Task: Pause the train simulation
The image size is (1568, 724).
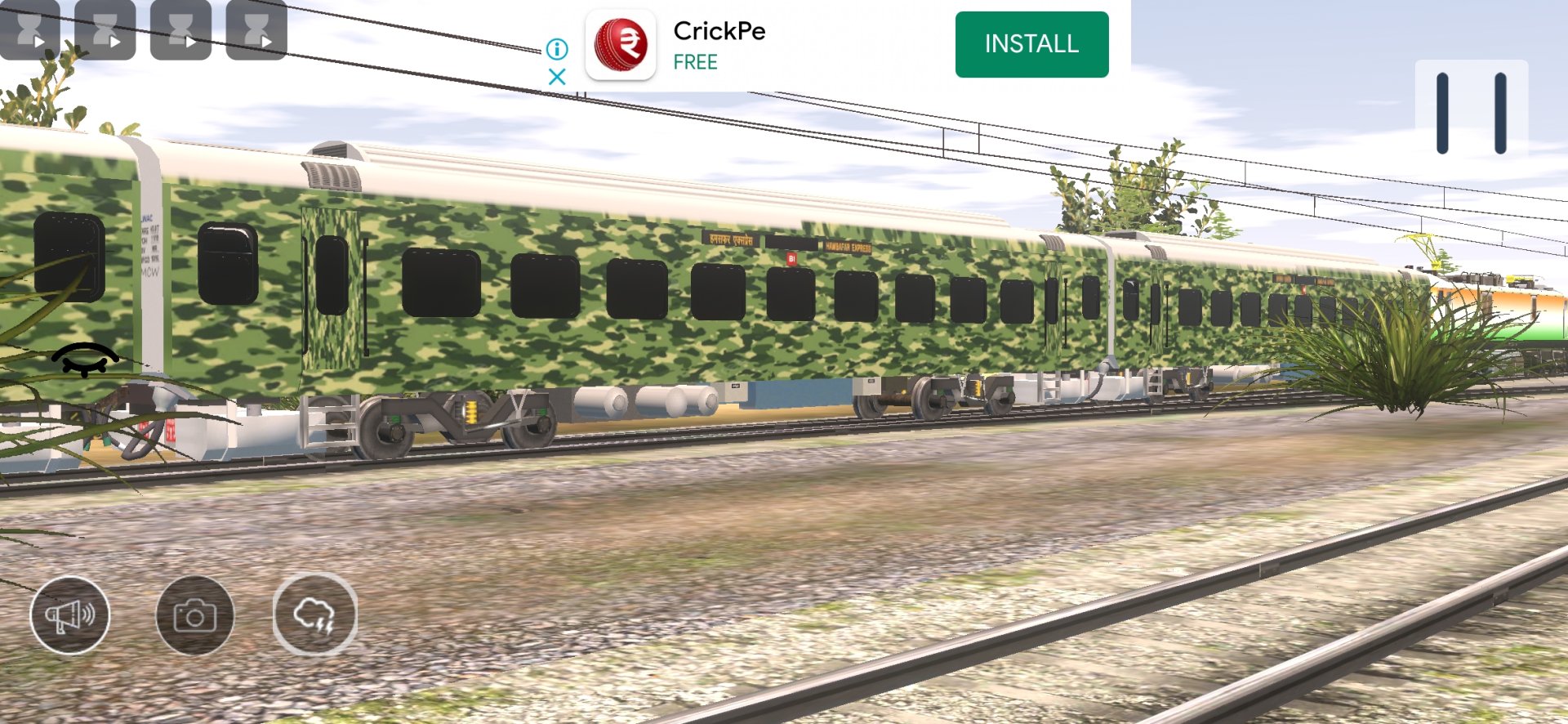Action: point(1471,113)
